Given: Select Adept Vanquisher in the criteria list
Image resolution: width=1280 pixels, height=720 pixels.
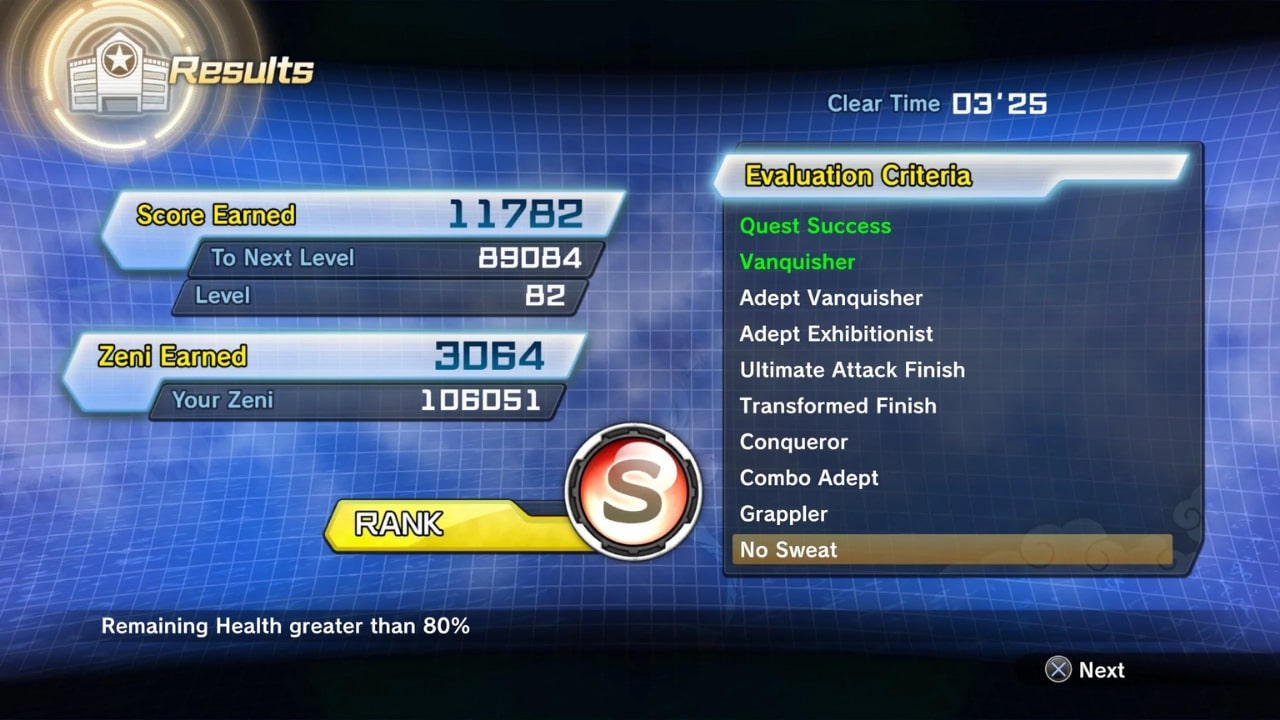Looking at the screenshot, I should coord(831,298).
